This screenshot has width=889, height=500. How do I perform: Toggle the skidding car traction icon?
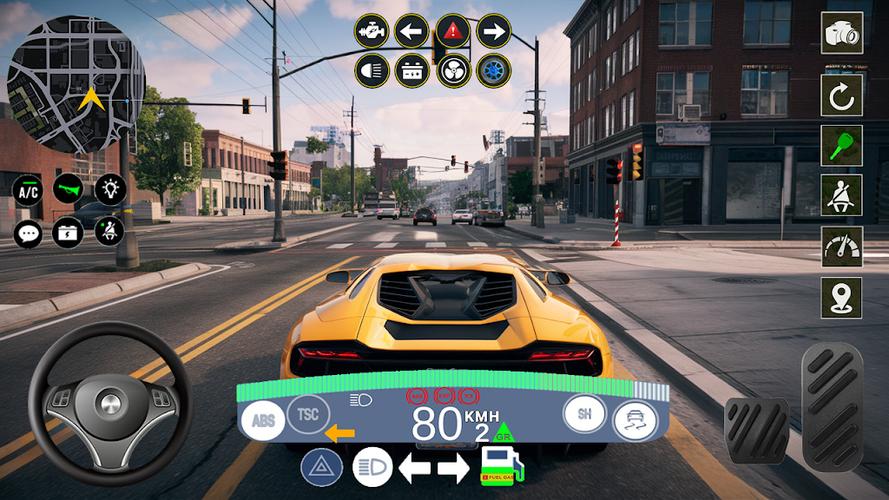[634, 421]
